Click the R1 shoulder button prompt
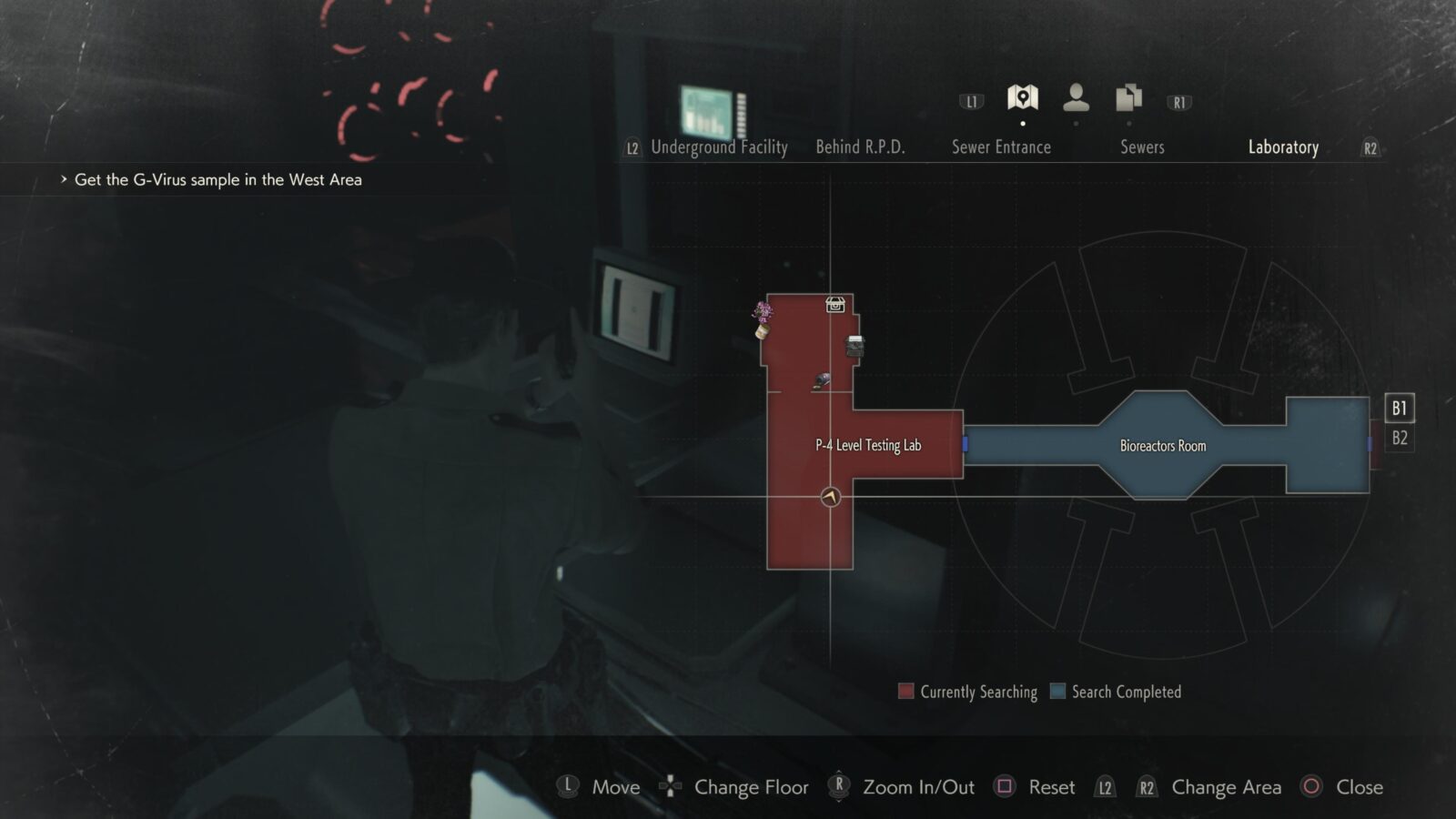Screen dimensions: 1456x819 pyautogui.click(x=1178, y=101)
